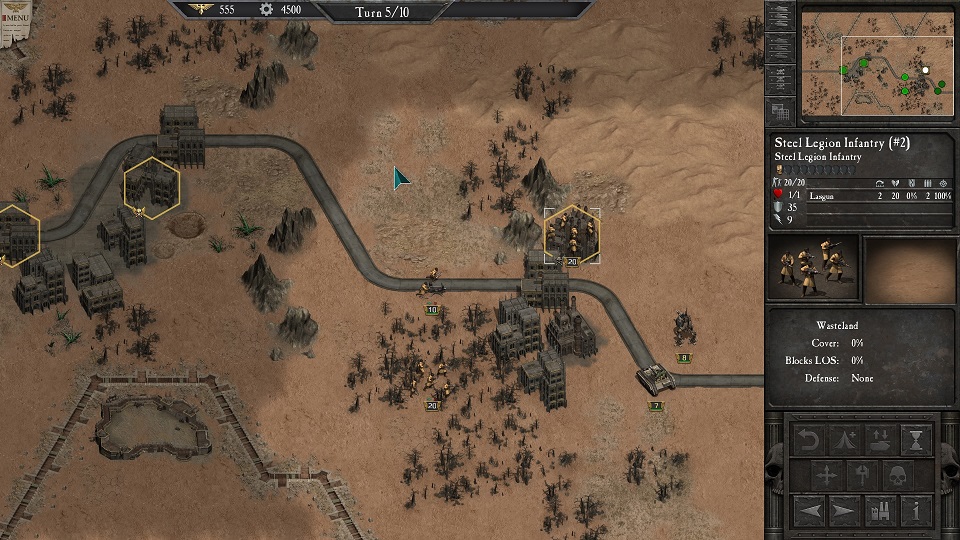
Task: Activate the four-way arrows move command
Action: 827,474
